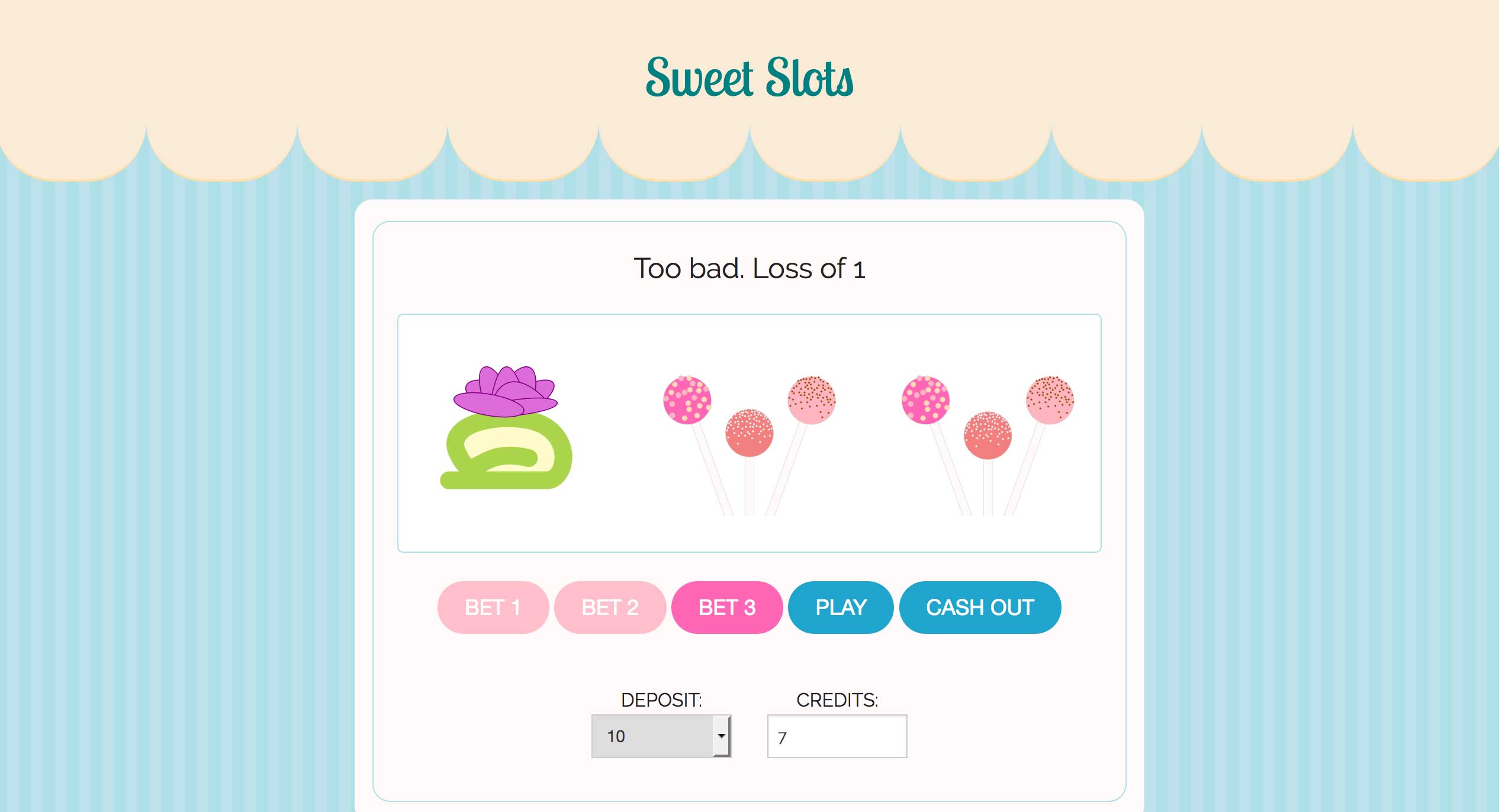Click the CREDITS field showing 7
Image resolution: width=1499 pixels, height=812 pixels.
[837, 736]
